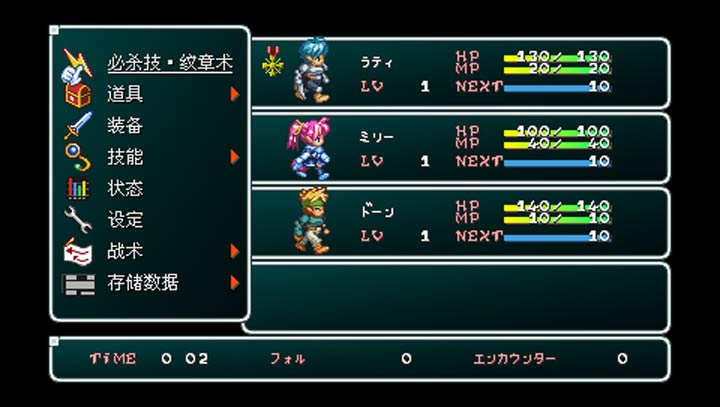Viewport: 720px width, 407px height.
Task: Expand the arrow beside 存储数据
Action: (x=235, y=283)
